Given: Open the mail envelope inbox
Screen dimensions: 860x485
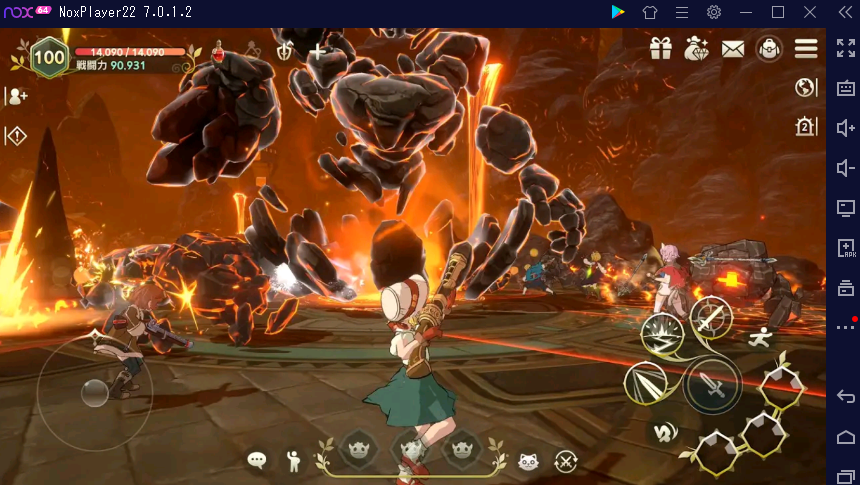Looking at the screenshot, I should click(733, 48).
